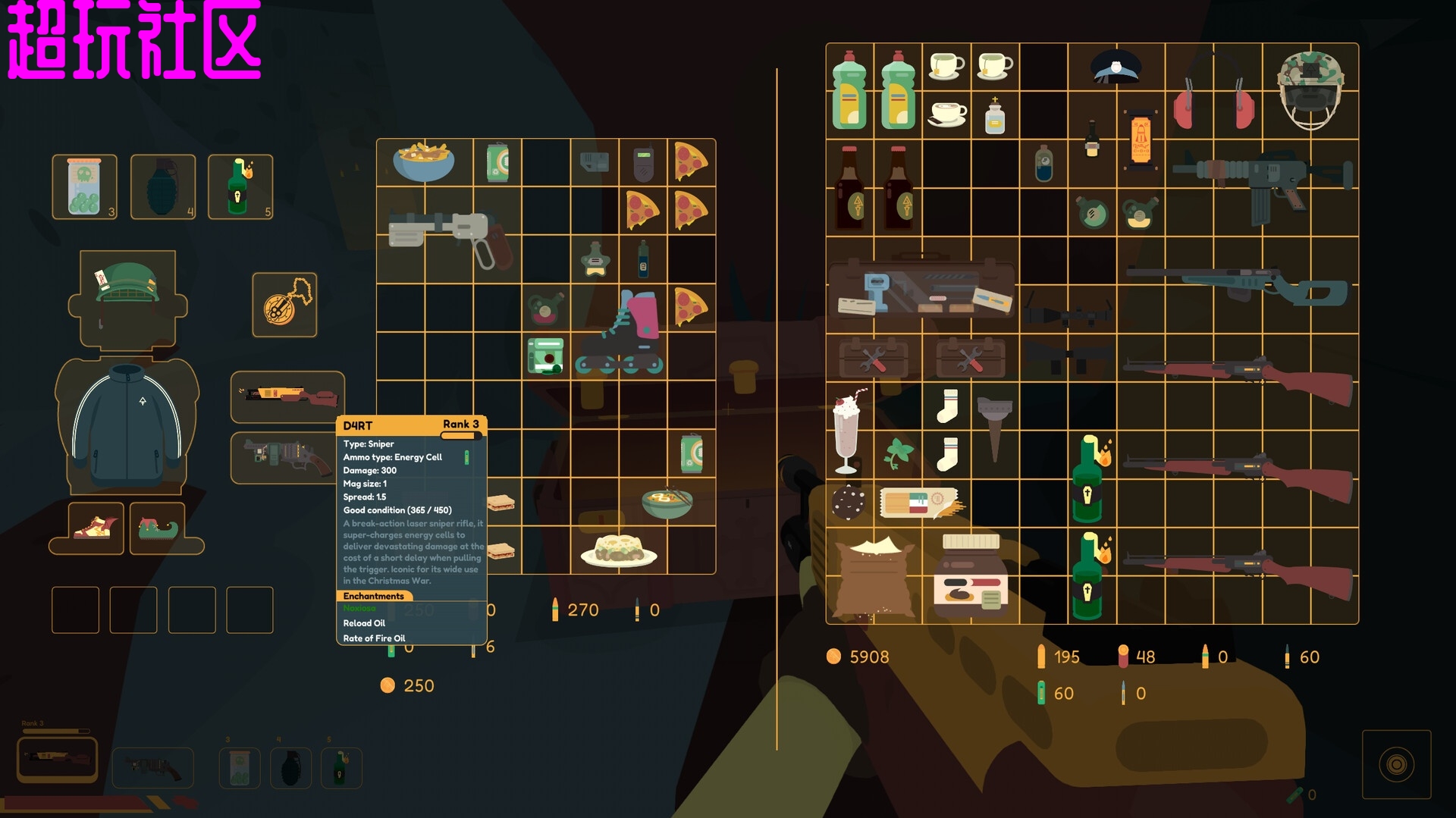Click the chocolate spread jar item
Viewport: 1456px width, 818px height.
[x=971, y=576]
